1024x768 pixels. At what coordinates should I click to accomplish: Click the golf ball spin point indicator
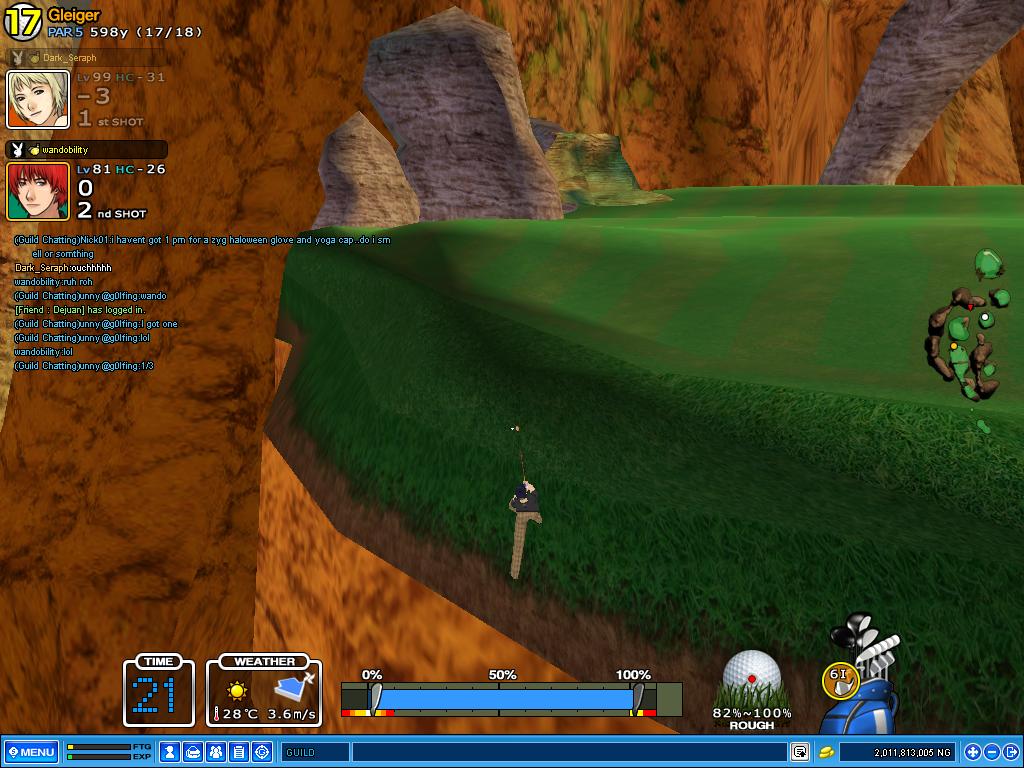click(x=752, y=679)
